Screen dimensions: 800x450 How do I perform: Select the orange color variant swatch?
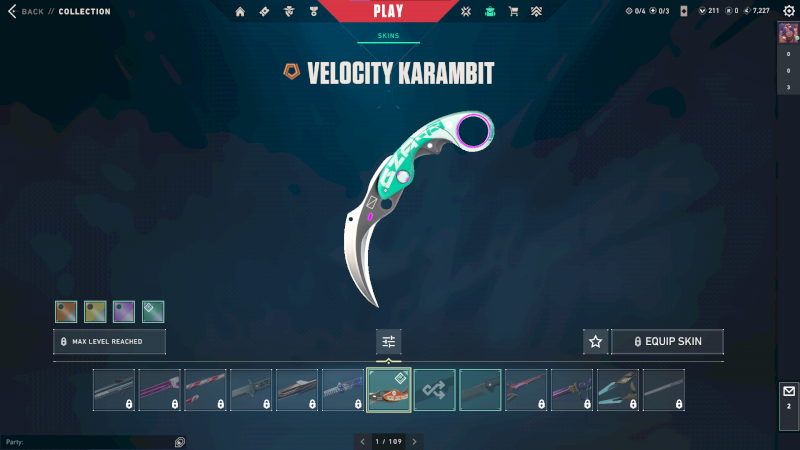coord(66,312)
